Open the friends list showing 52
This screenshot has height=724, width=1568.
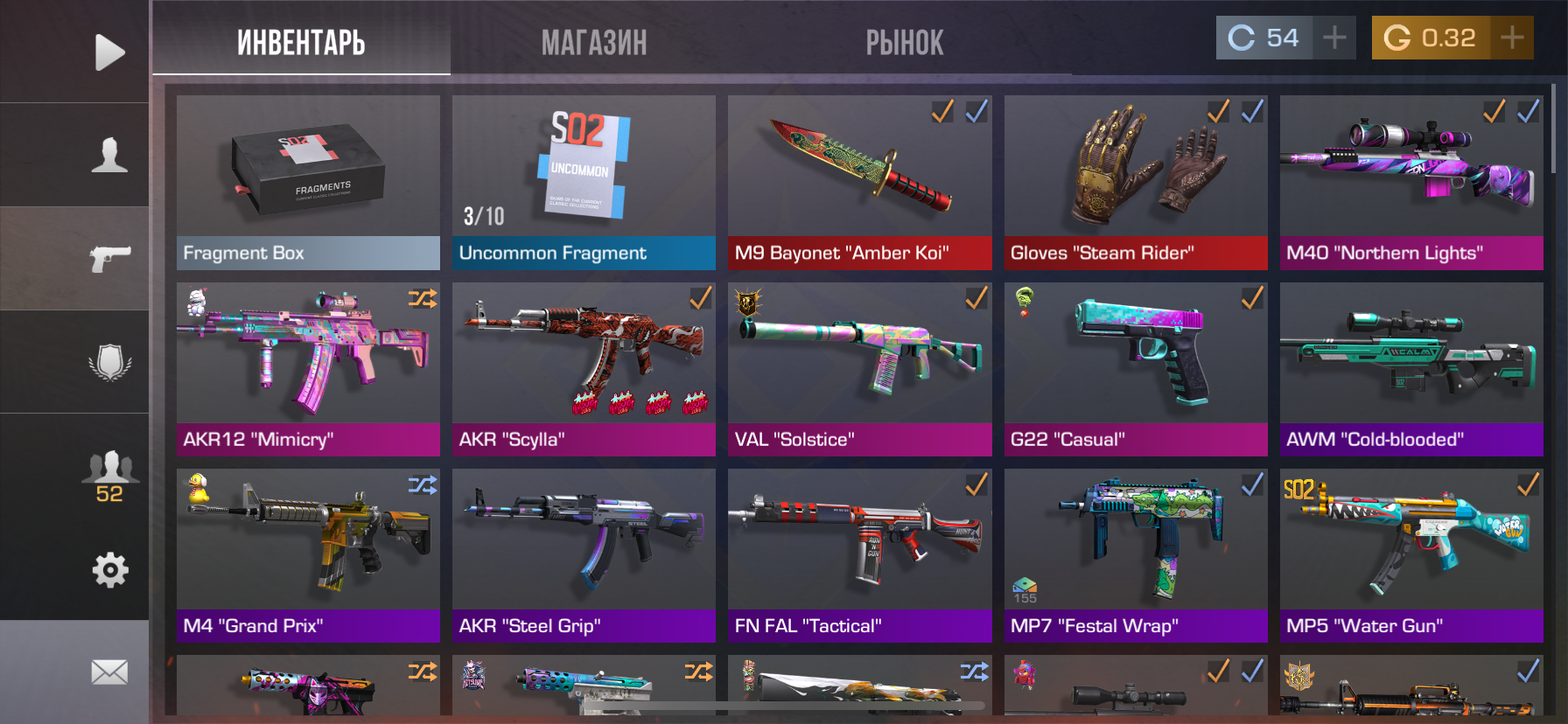coord(109,477)
